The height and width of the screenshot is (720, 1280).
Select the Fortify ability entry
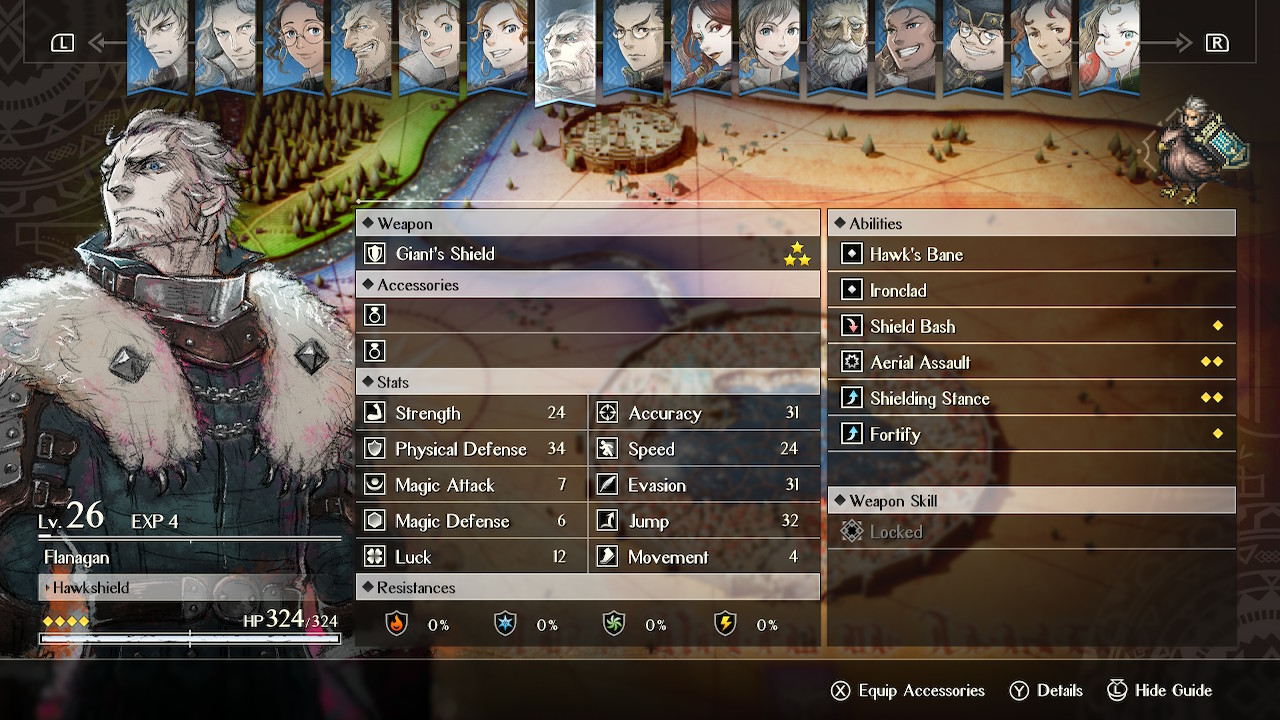(1031, 435)
